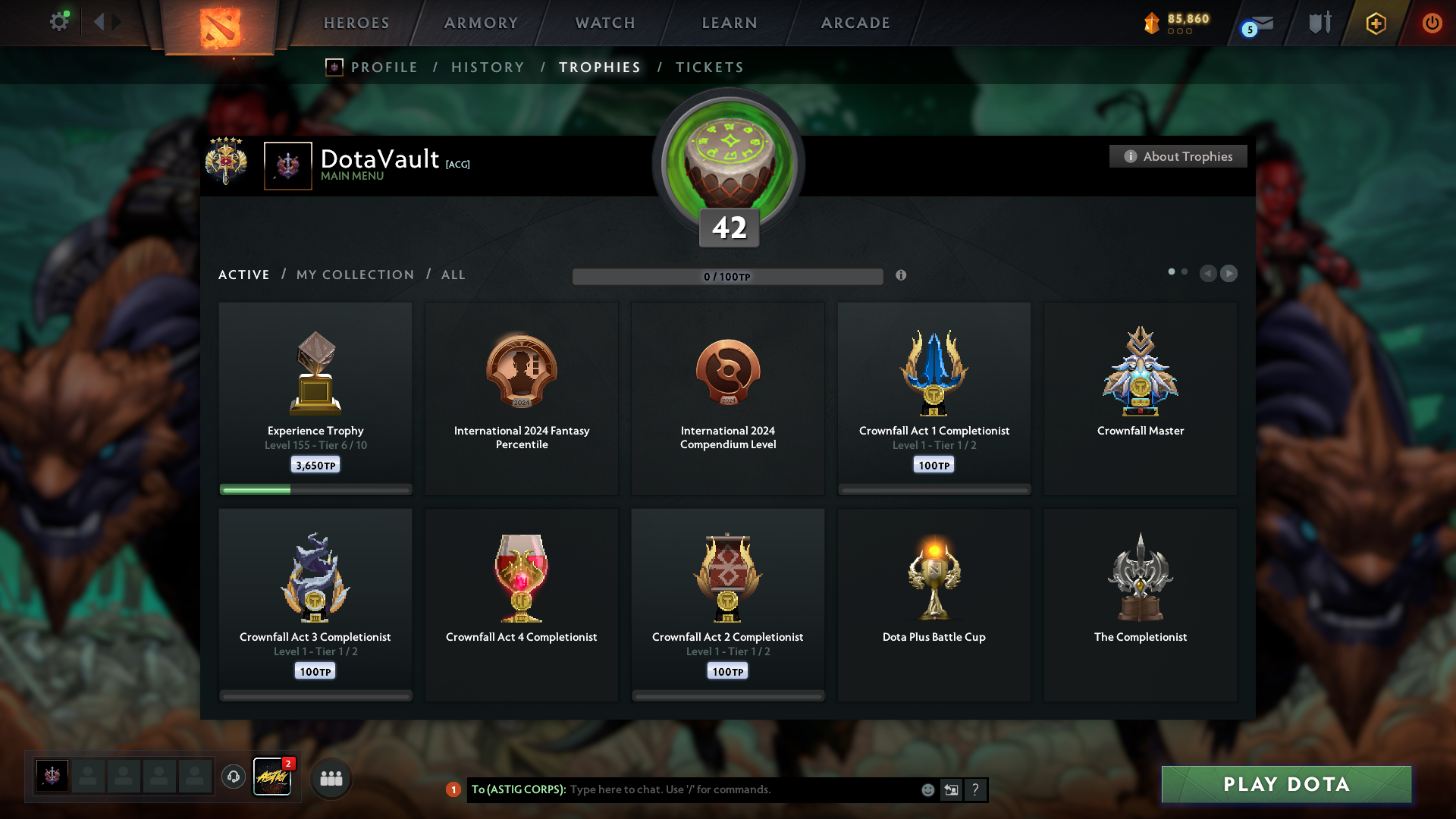1456x819 pixels.
Task: Open the Heroes section
Action: click(356, 23)
